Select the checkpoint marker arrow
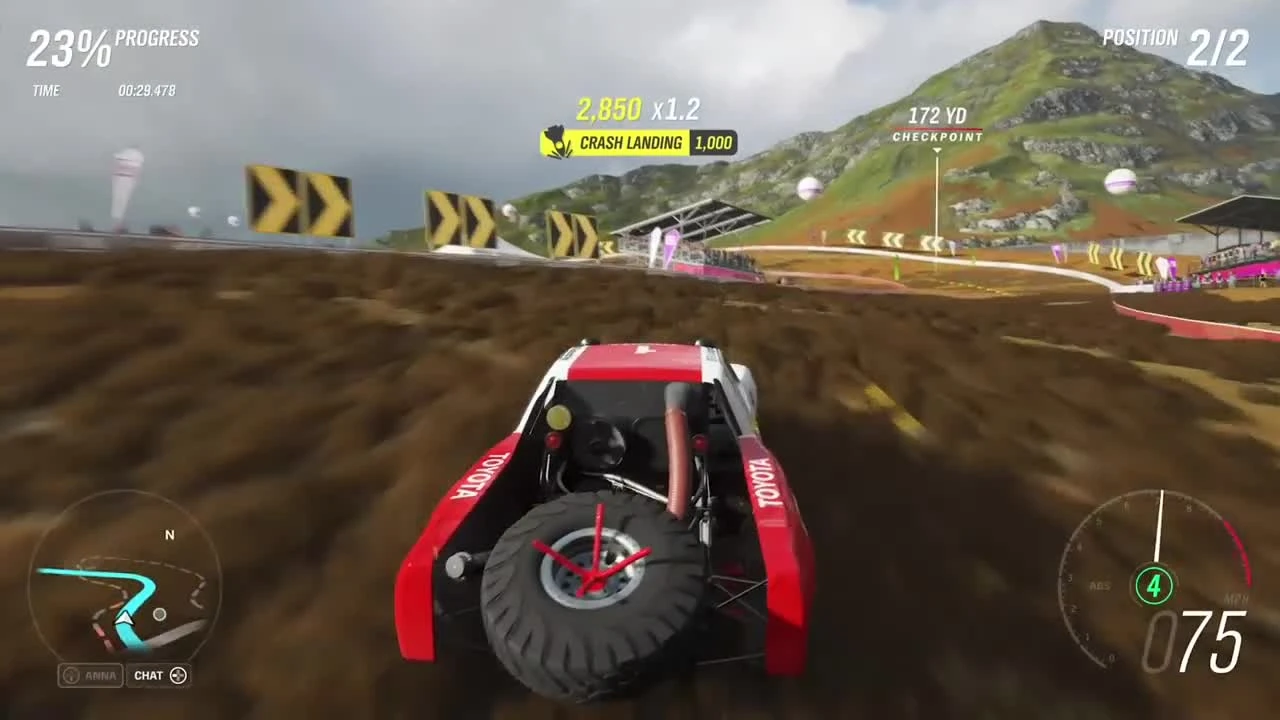Screen dimensions: 1280x720 point(937,152)
